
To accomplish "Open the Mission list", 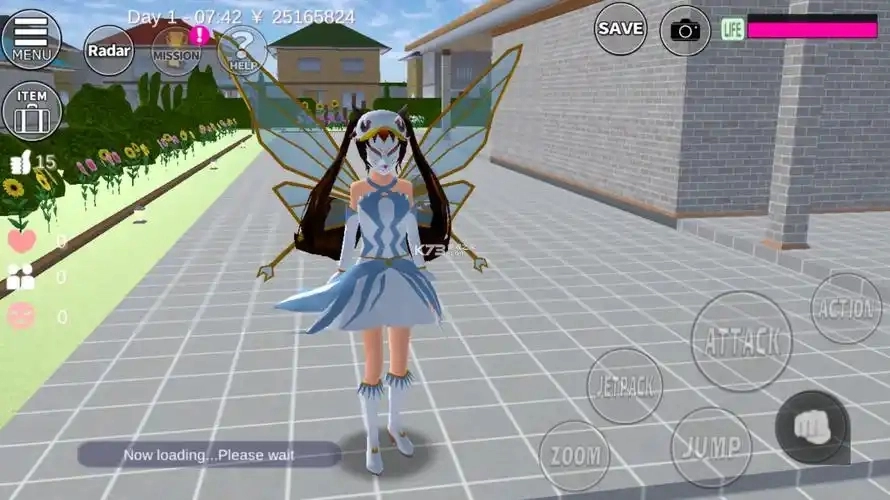I will [x=177, y=50].
